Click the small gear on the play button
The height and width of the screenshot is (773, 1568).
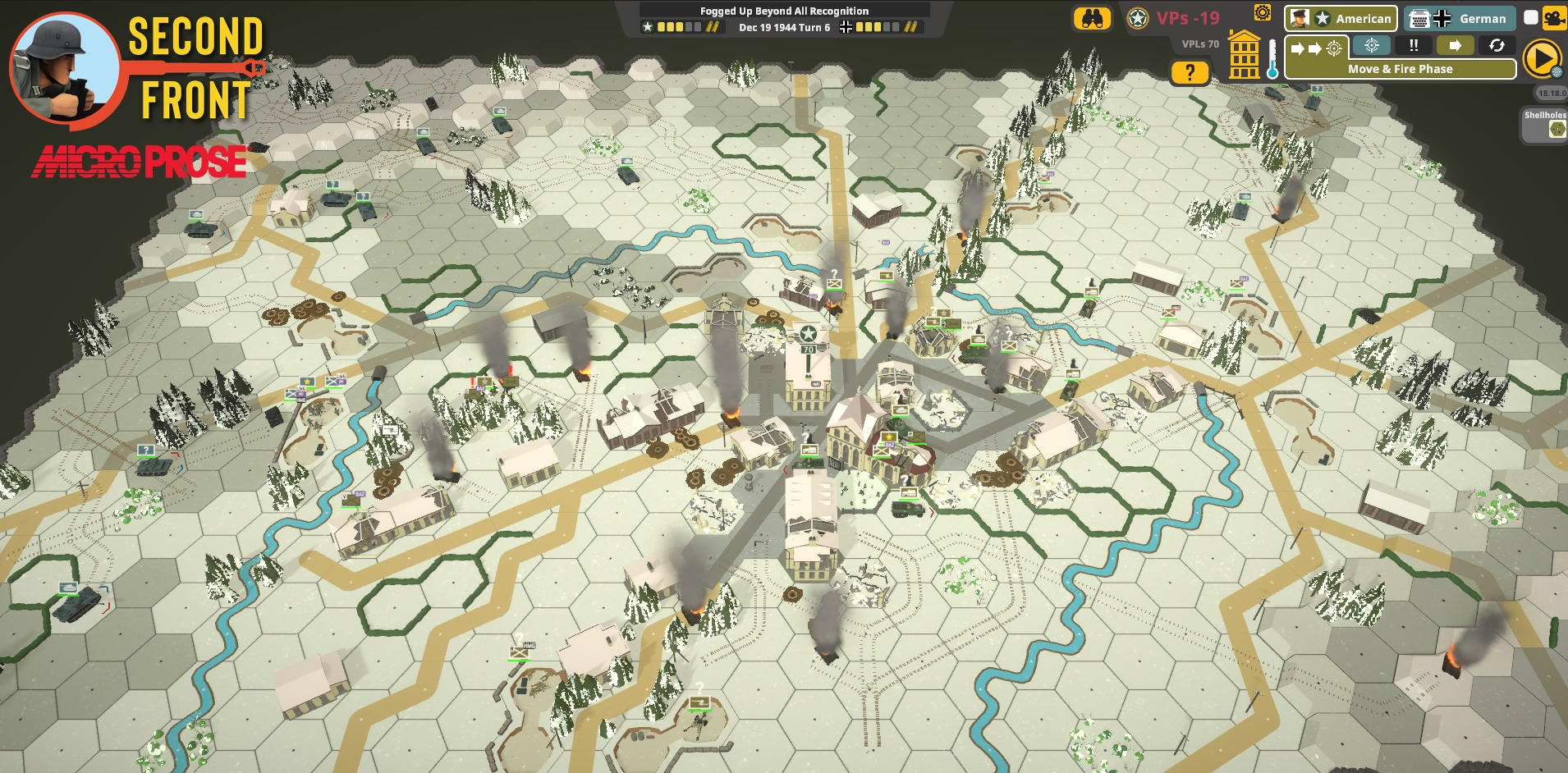(1559, 74)
